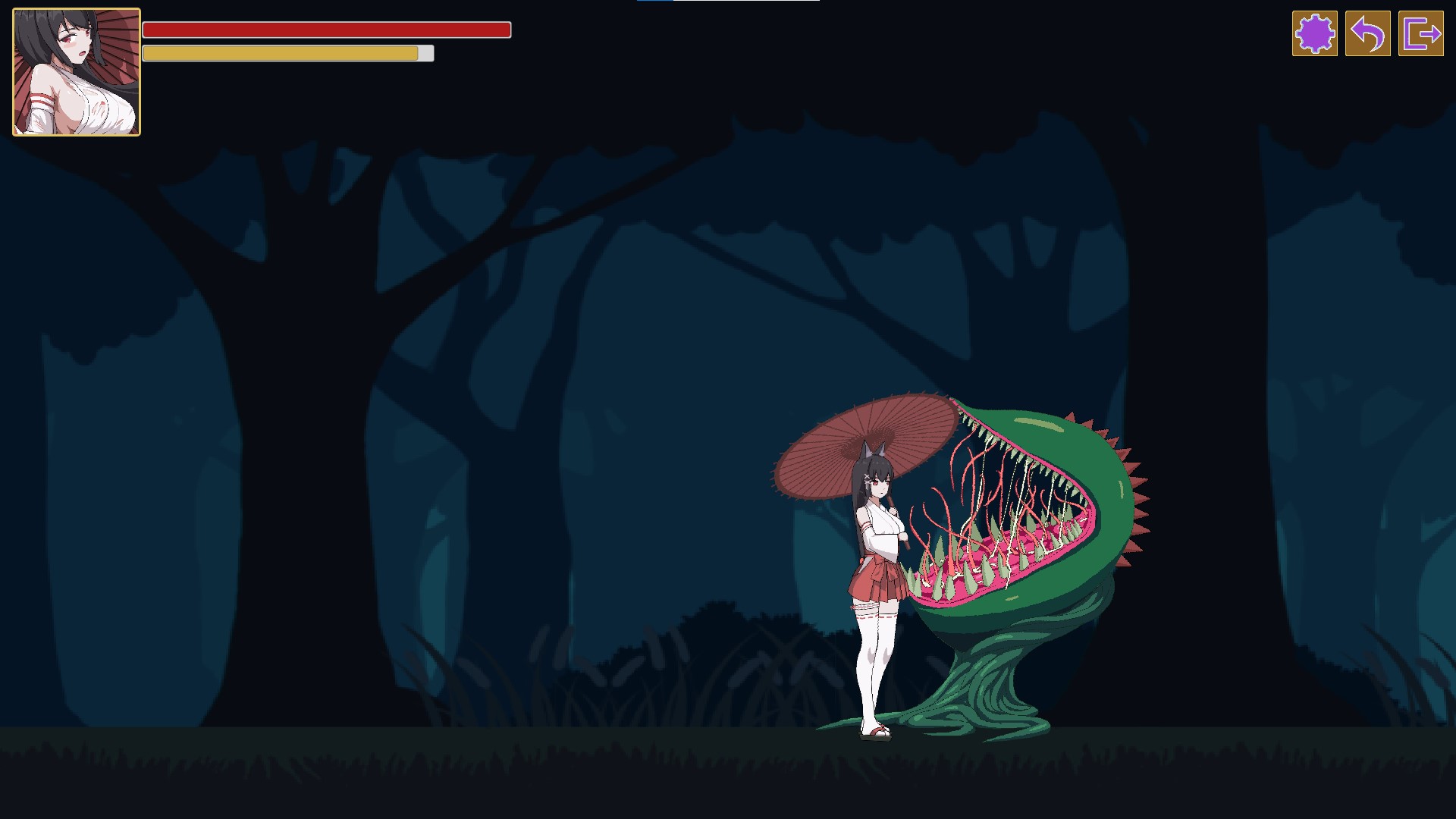This screenshot has height=819, width=1456.
Task: Select the character portrait in the HUD
Action: (x=77, y=72)
